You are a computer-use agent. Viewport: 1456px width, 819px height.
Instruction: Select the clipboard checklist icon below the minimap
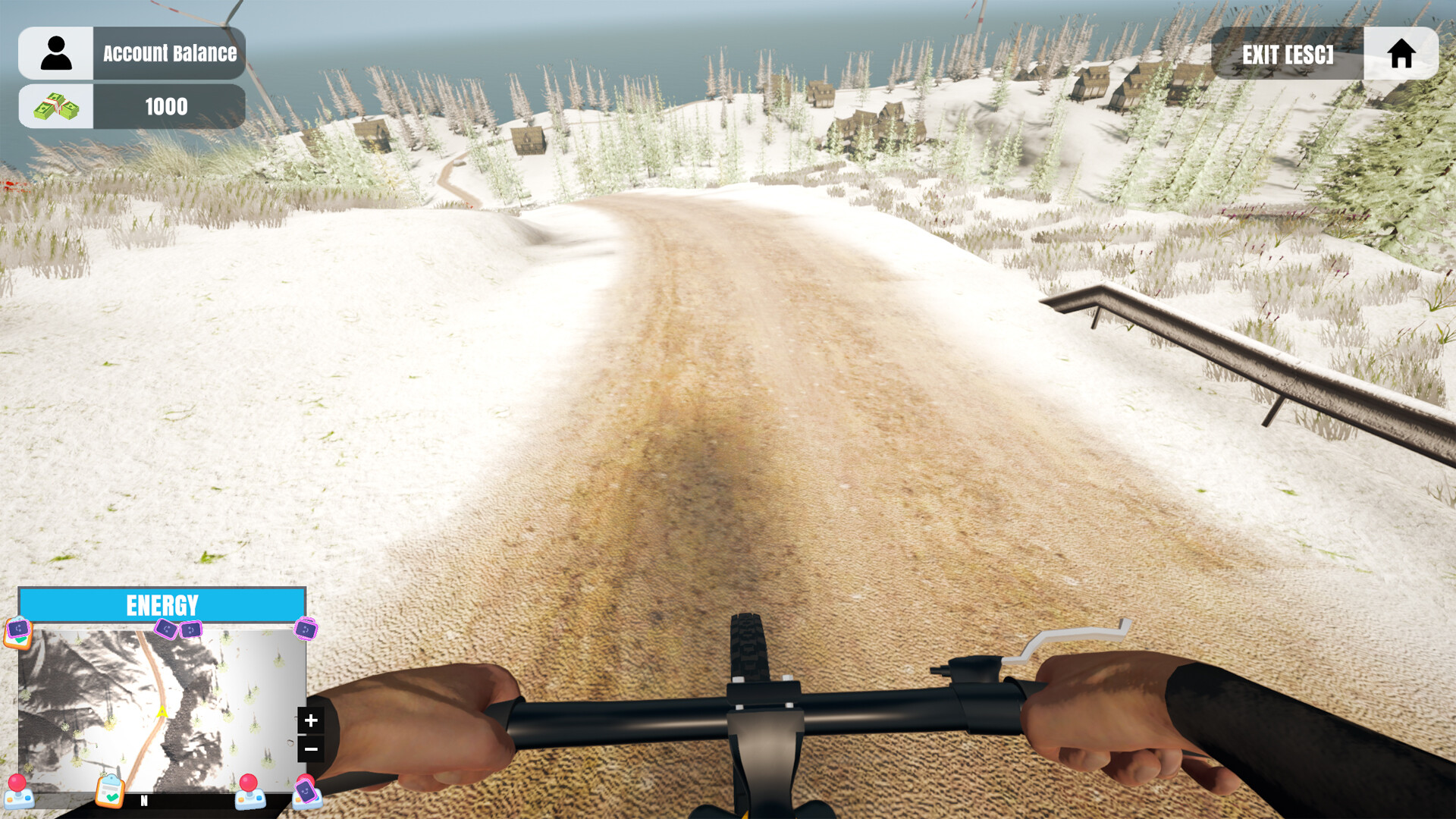pyautogui.click(x=111, y=792)
